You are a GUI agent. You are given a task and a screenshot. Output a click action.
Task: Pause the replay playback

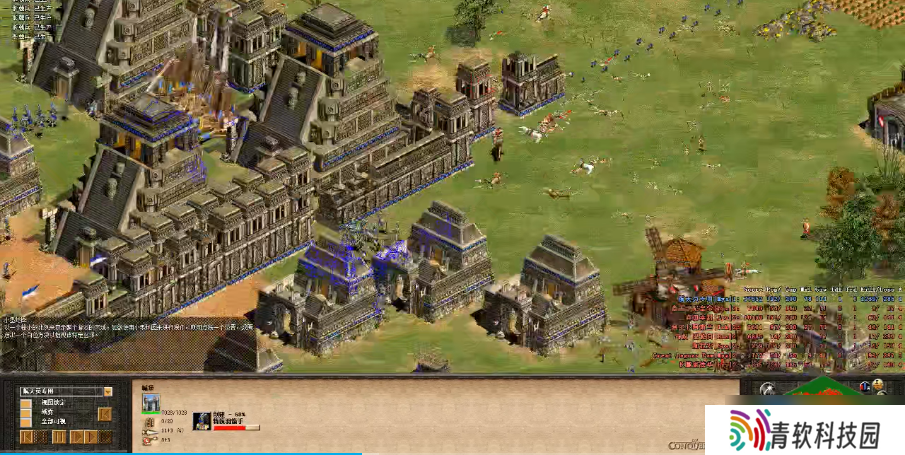pos(58,437)
